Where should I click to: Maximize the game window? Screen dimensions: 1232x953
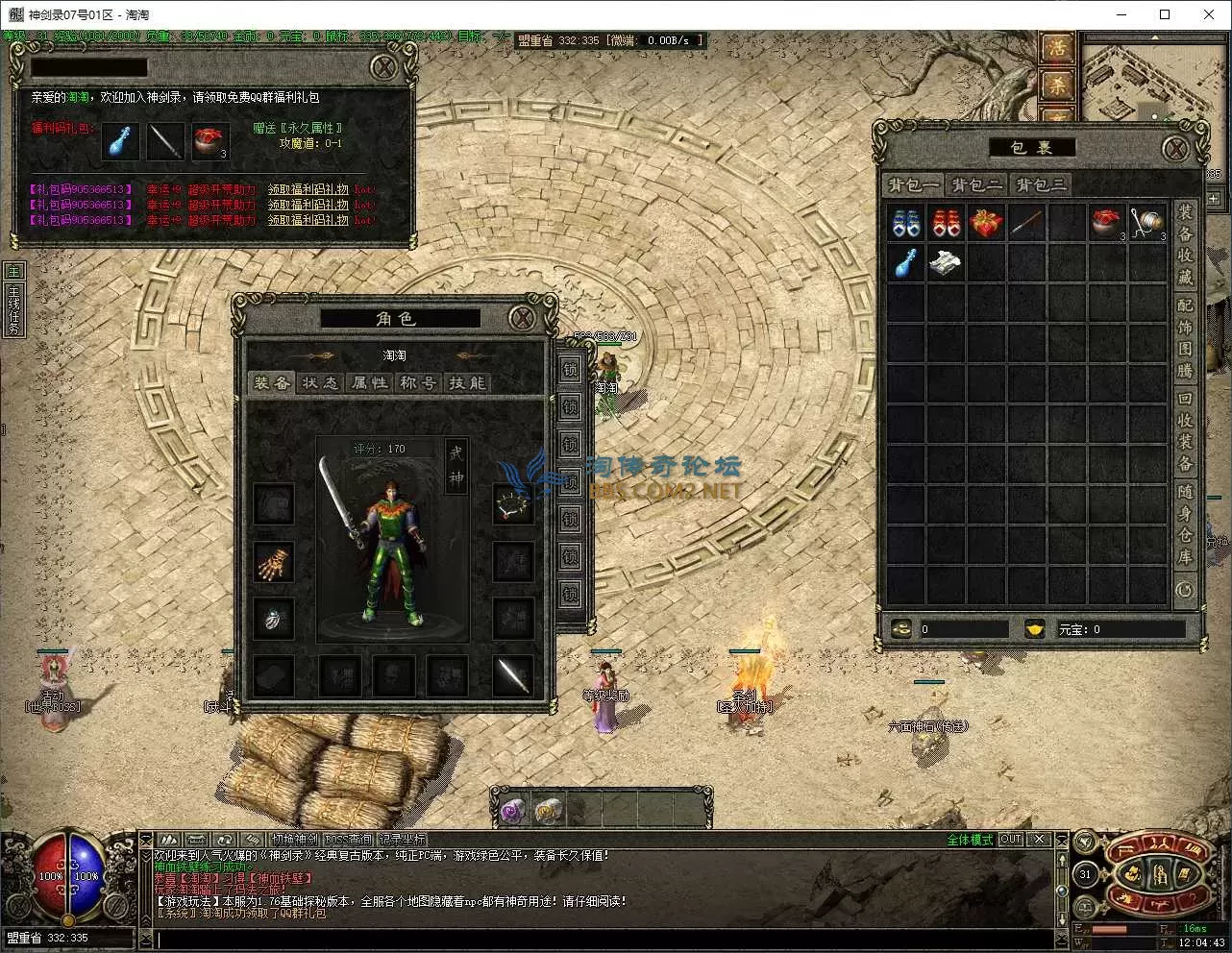pyautogui.click(x=1165, y=14)
